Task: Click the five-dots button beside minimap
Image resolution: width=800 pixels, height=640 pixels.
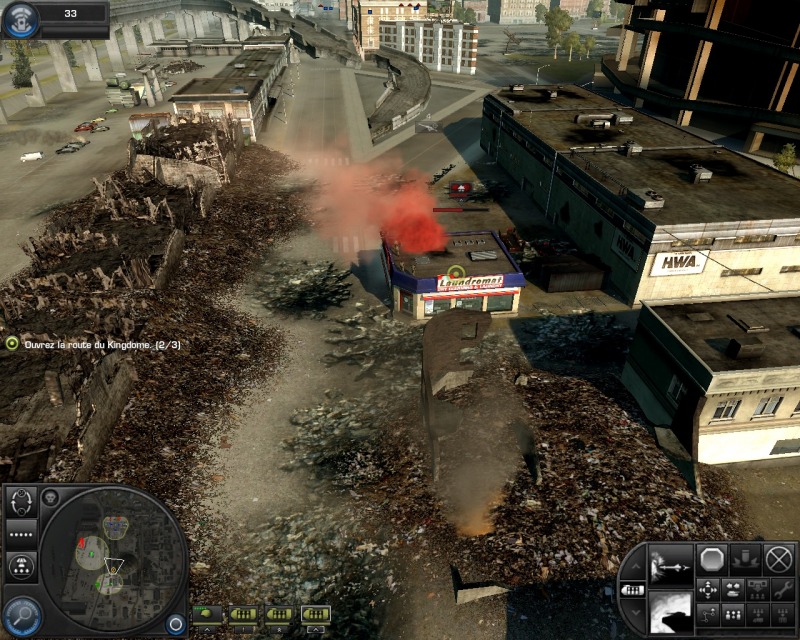Action: pos(21,536)
